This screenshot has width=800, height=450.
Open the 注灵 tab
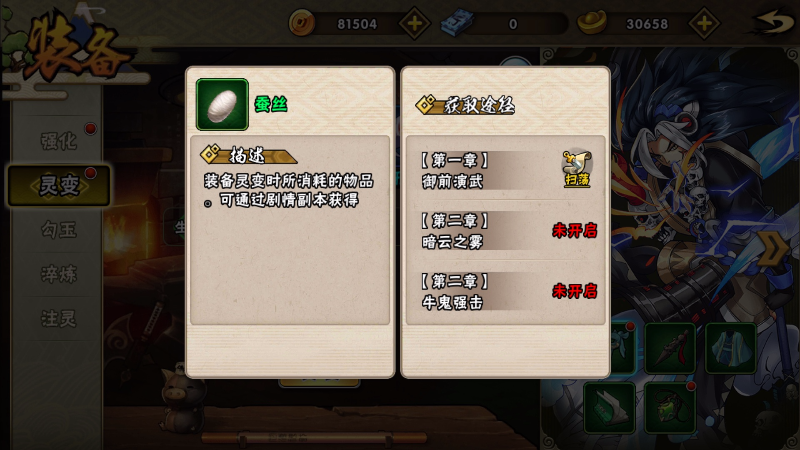pos(58,319)
